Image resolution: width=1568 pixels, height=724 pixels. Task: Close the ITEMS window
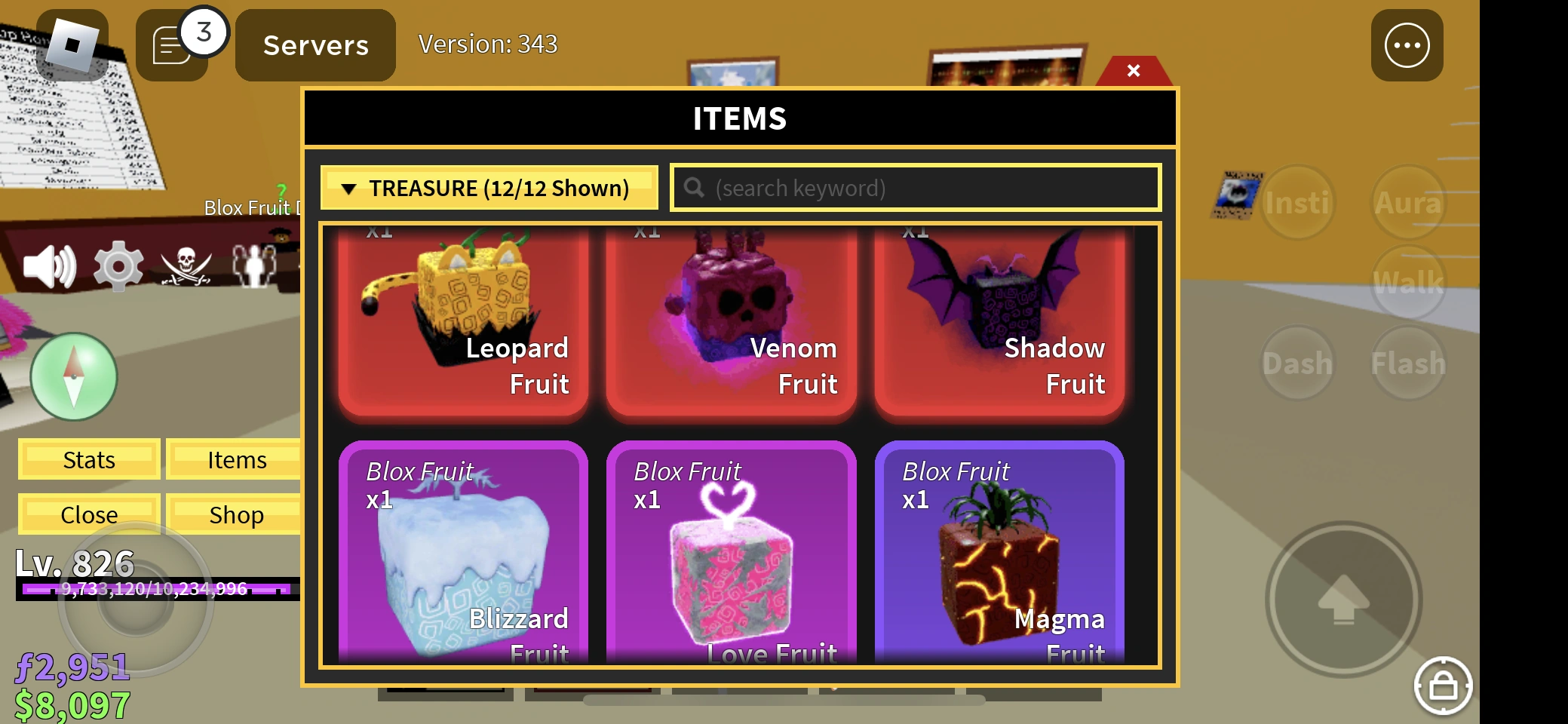click(1134, 70)
